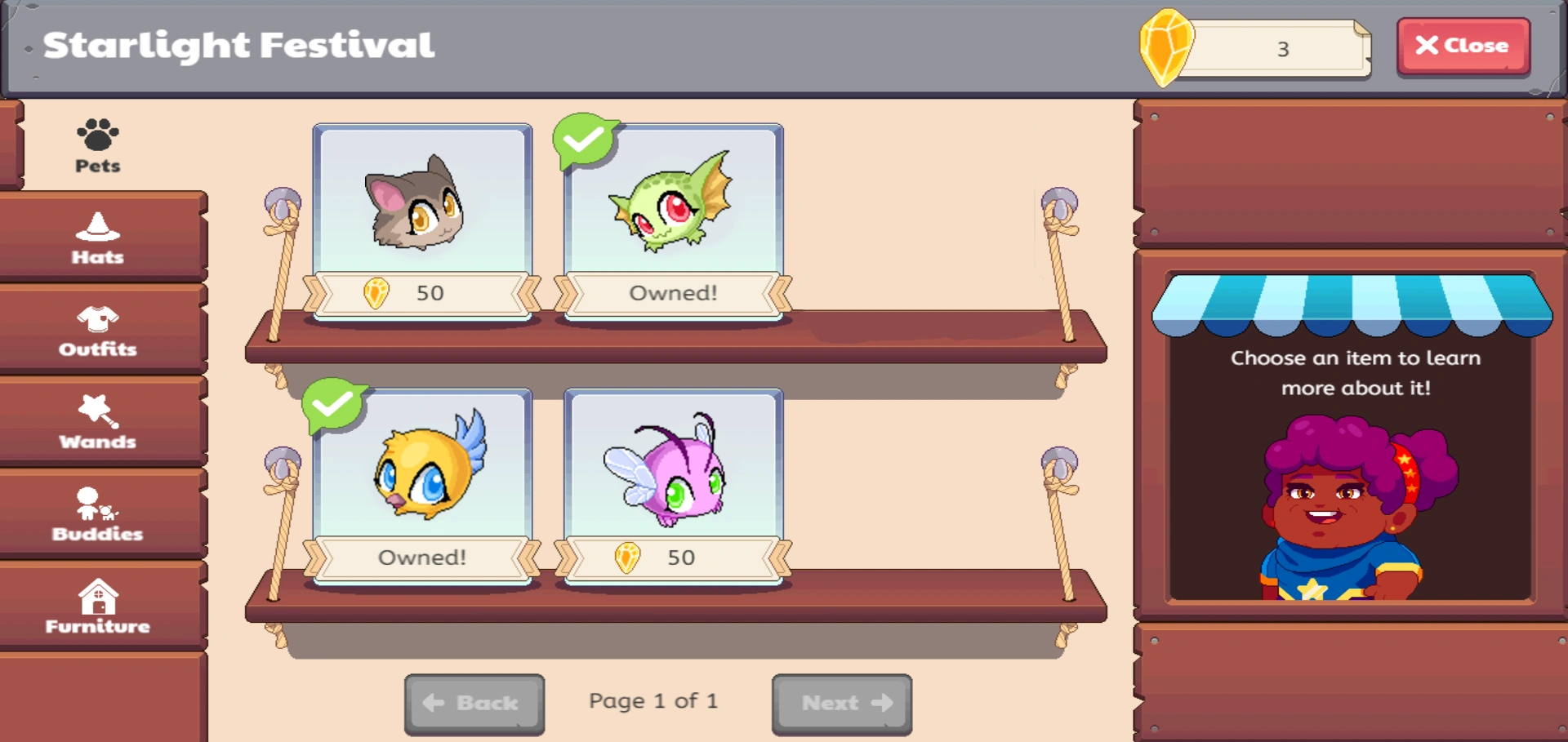Close the Starlight Festival shop
This screenshot has width=1568, height=742.
[x=1463, y=46]
